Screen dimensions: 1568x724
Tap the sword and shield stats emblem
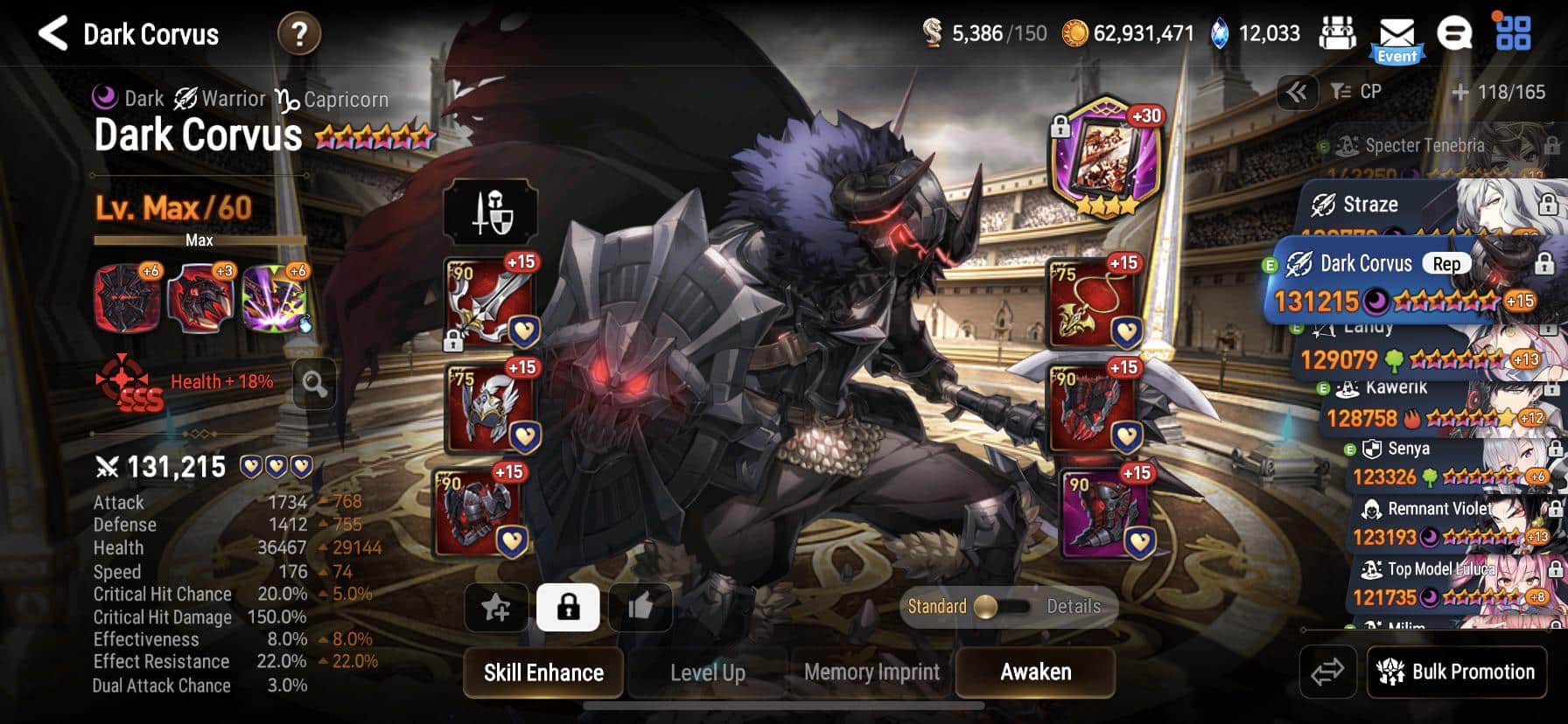click(x=490, y=212)
